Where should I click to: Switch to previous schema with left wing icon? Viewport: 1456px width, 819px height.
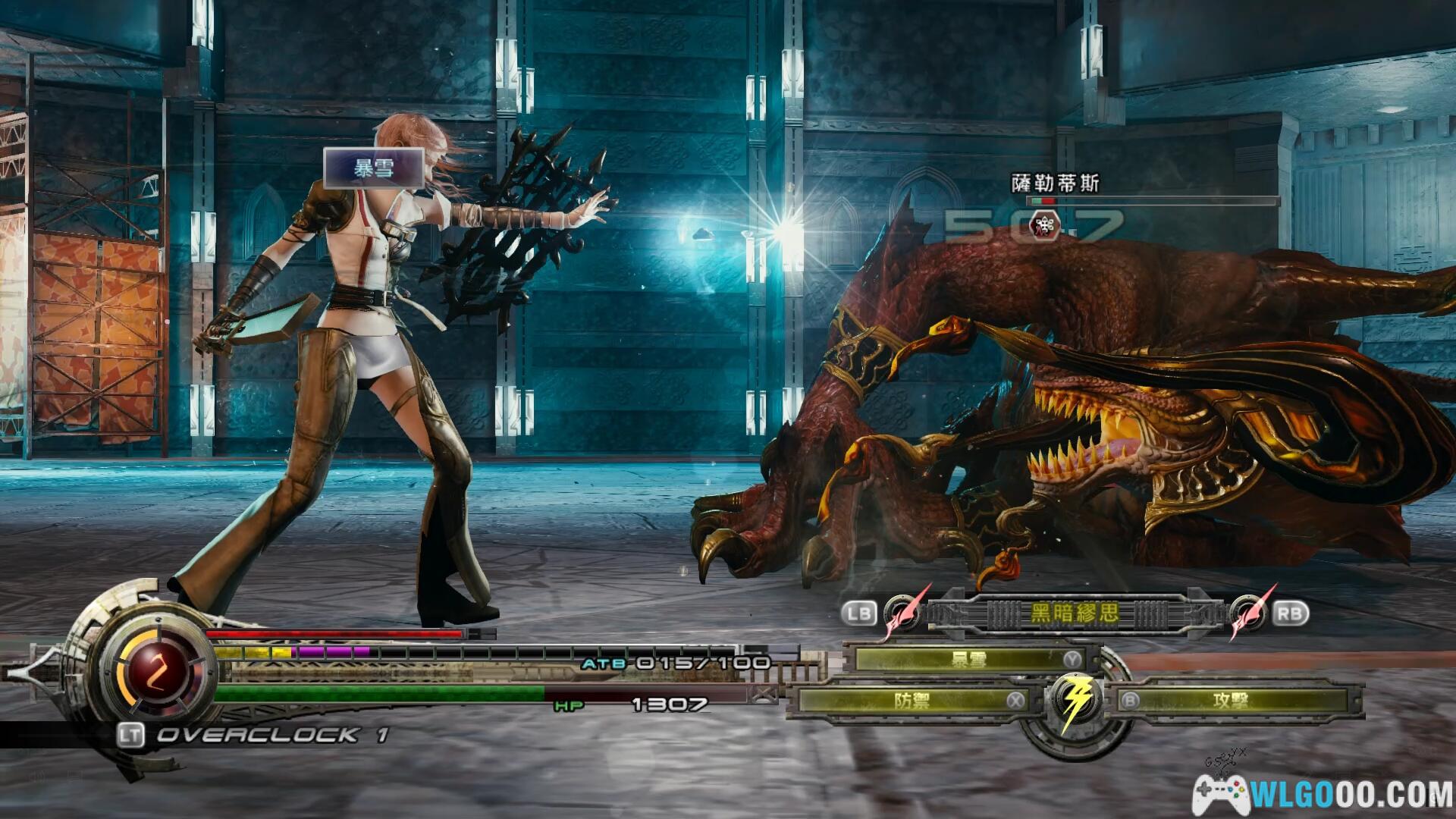point(902,613)
